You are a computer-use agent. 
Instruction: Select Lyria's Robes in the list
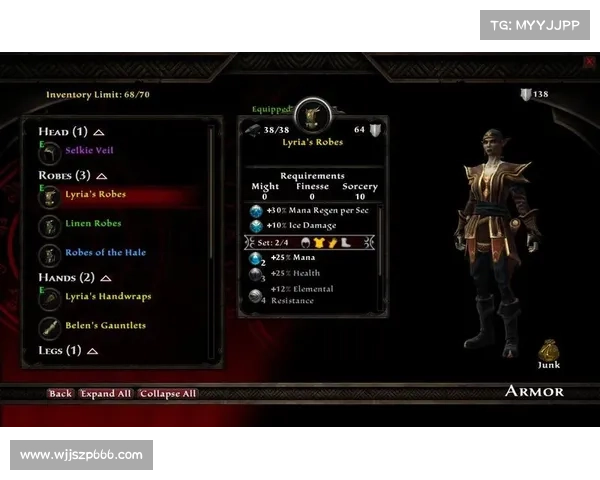(x=95, y=195)
